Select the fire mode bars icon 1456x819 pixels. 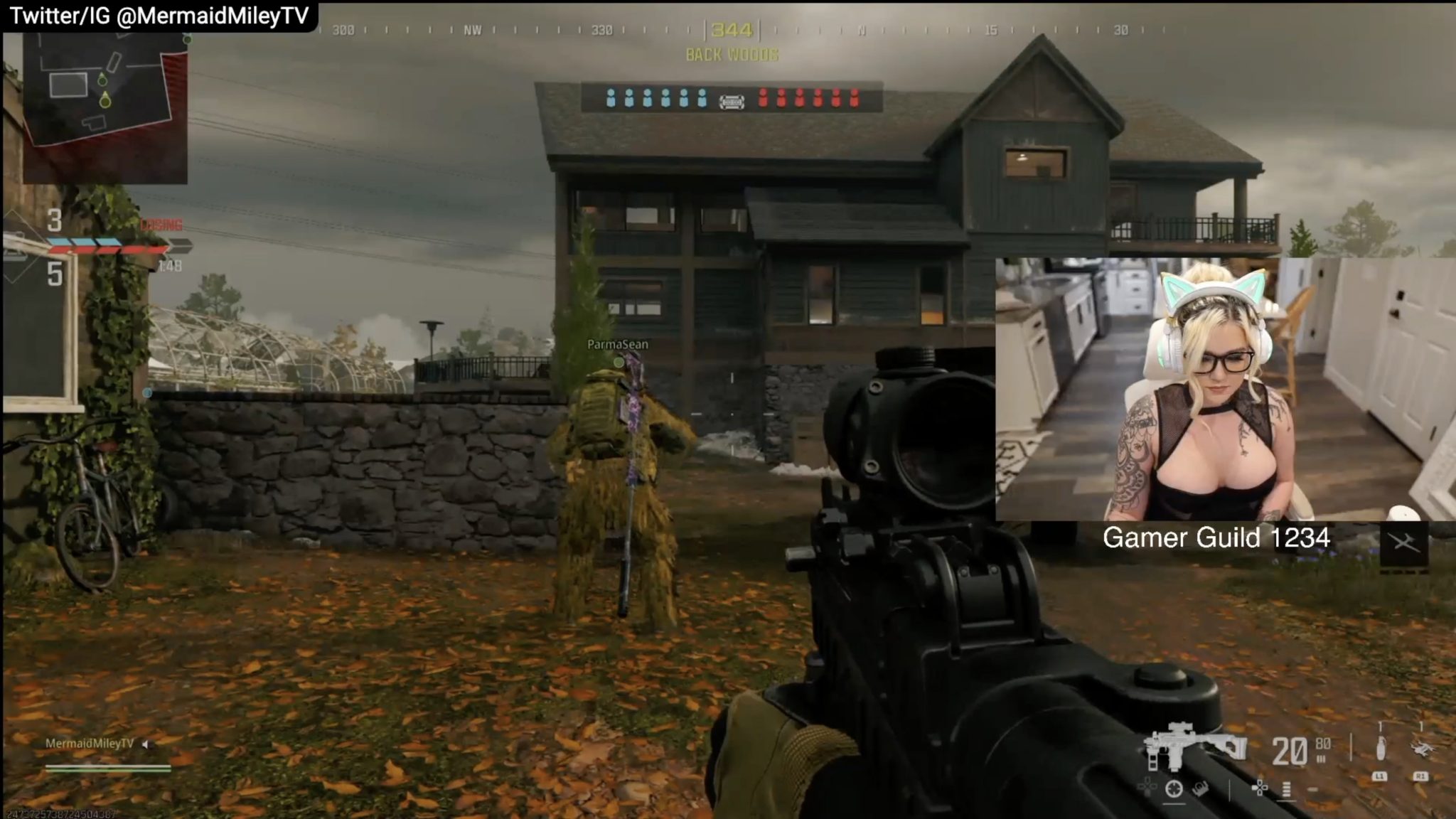pyautogui.click(x=1286, y=788)
